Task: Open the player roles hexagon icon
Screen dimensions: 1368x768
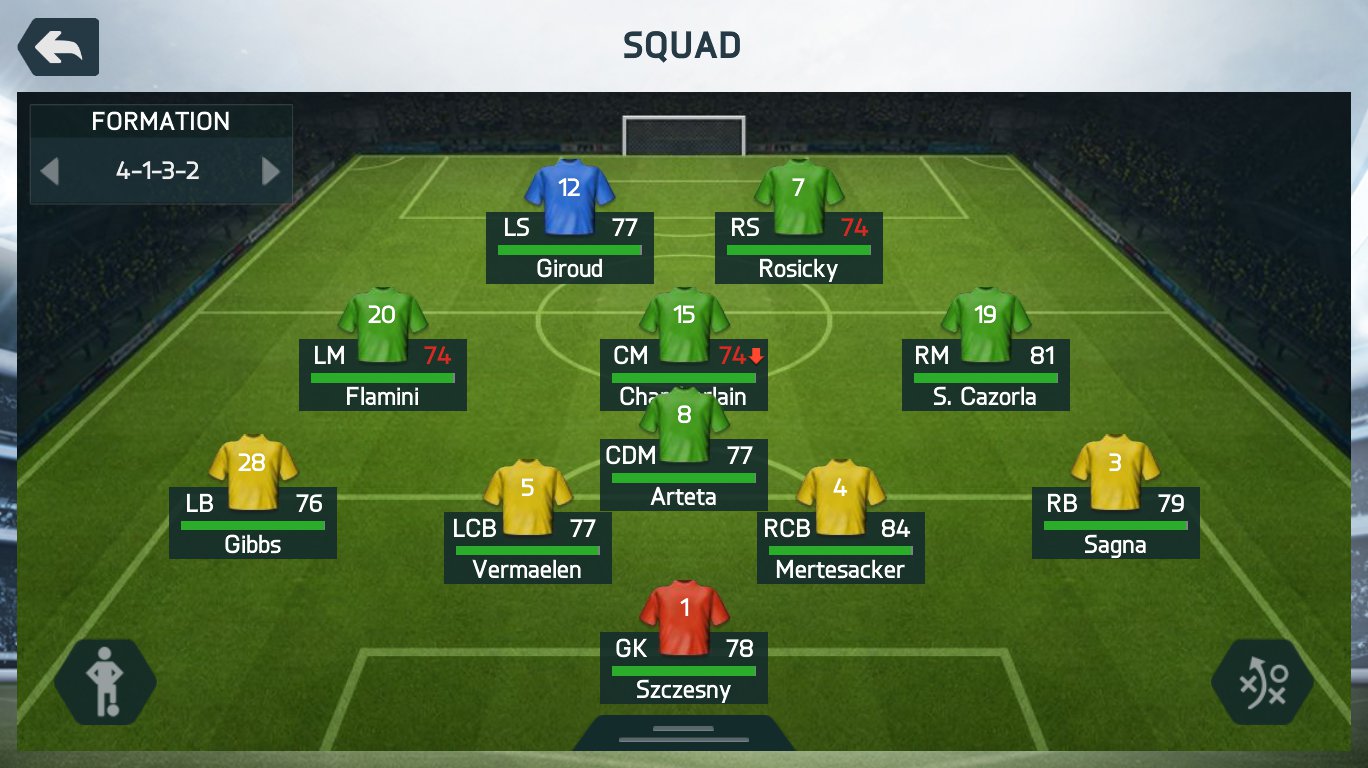Action: pos(105,682)
